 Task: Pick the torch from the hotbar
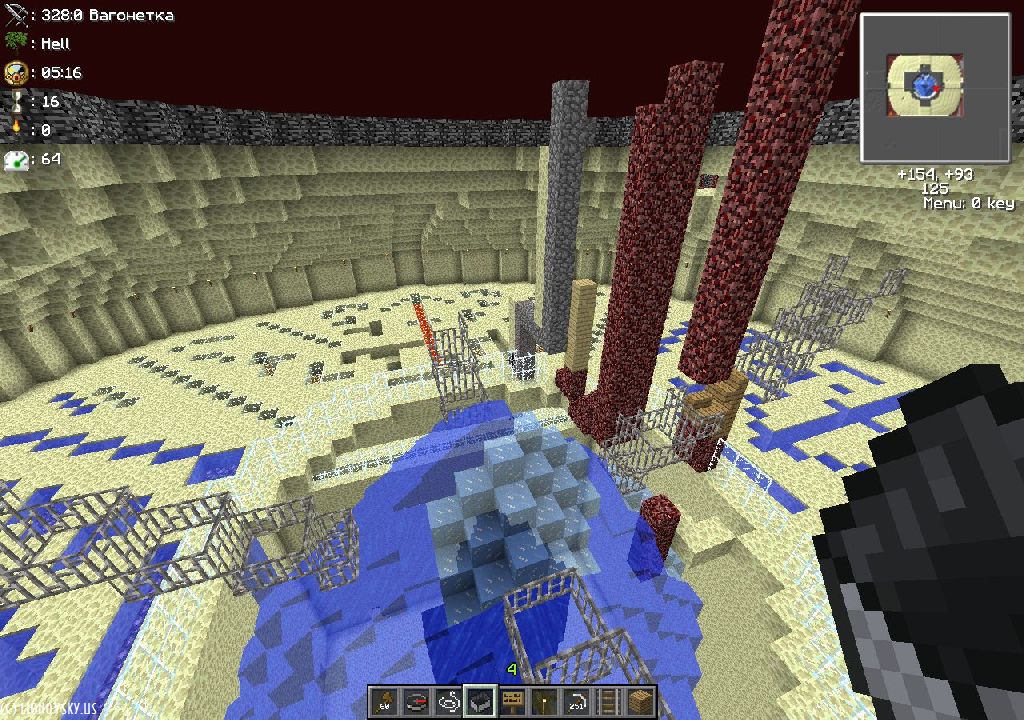tap(544, 701)
